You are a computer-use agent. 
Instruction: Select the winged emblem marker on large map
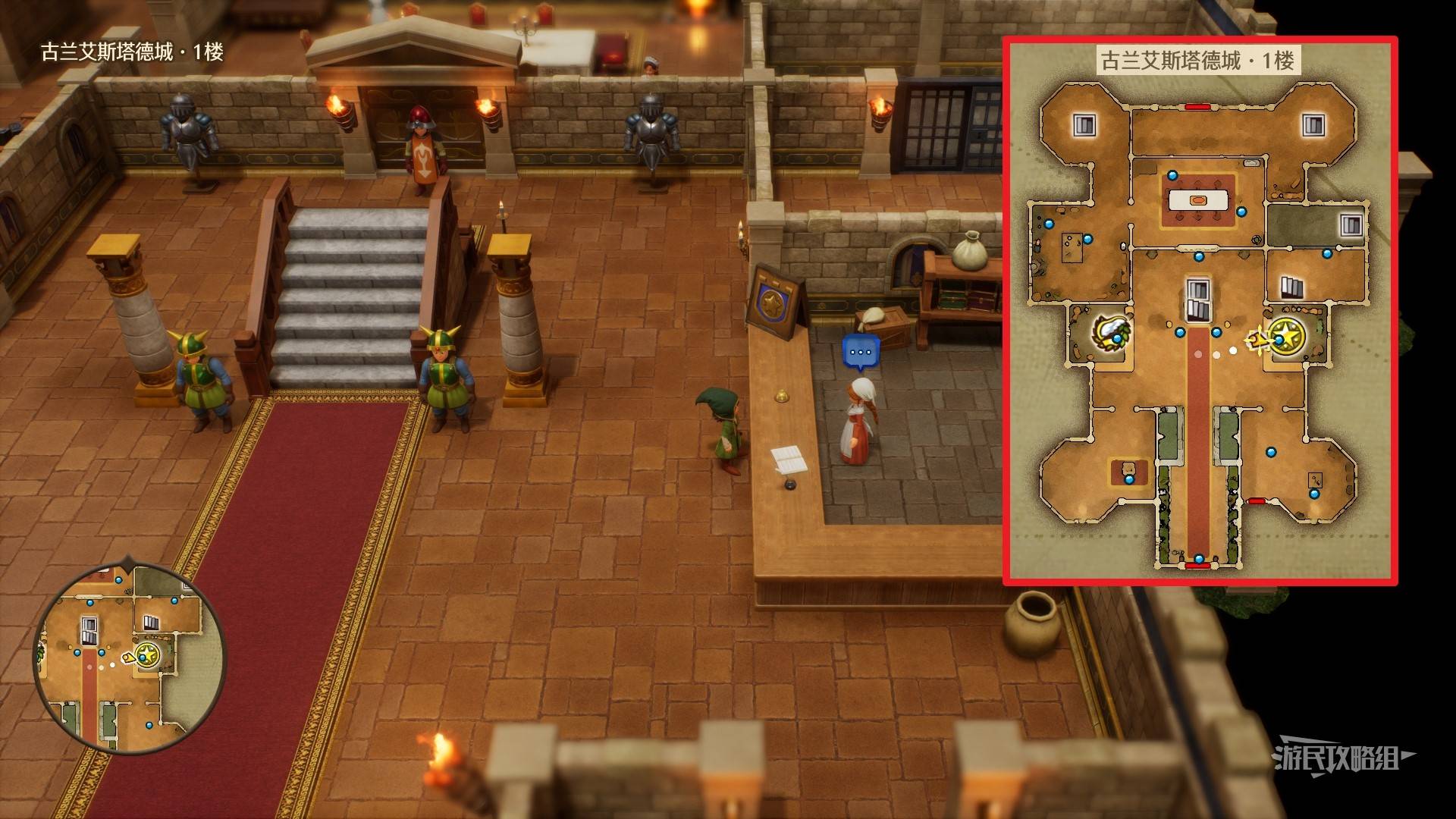click(1111, 333)
